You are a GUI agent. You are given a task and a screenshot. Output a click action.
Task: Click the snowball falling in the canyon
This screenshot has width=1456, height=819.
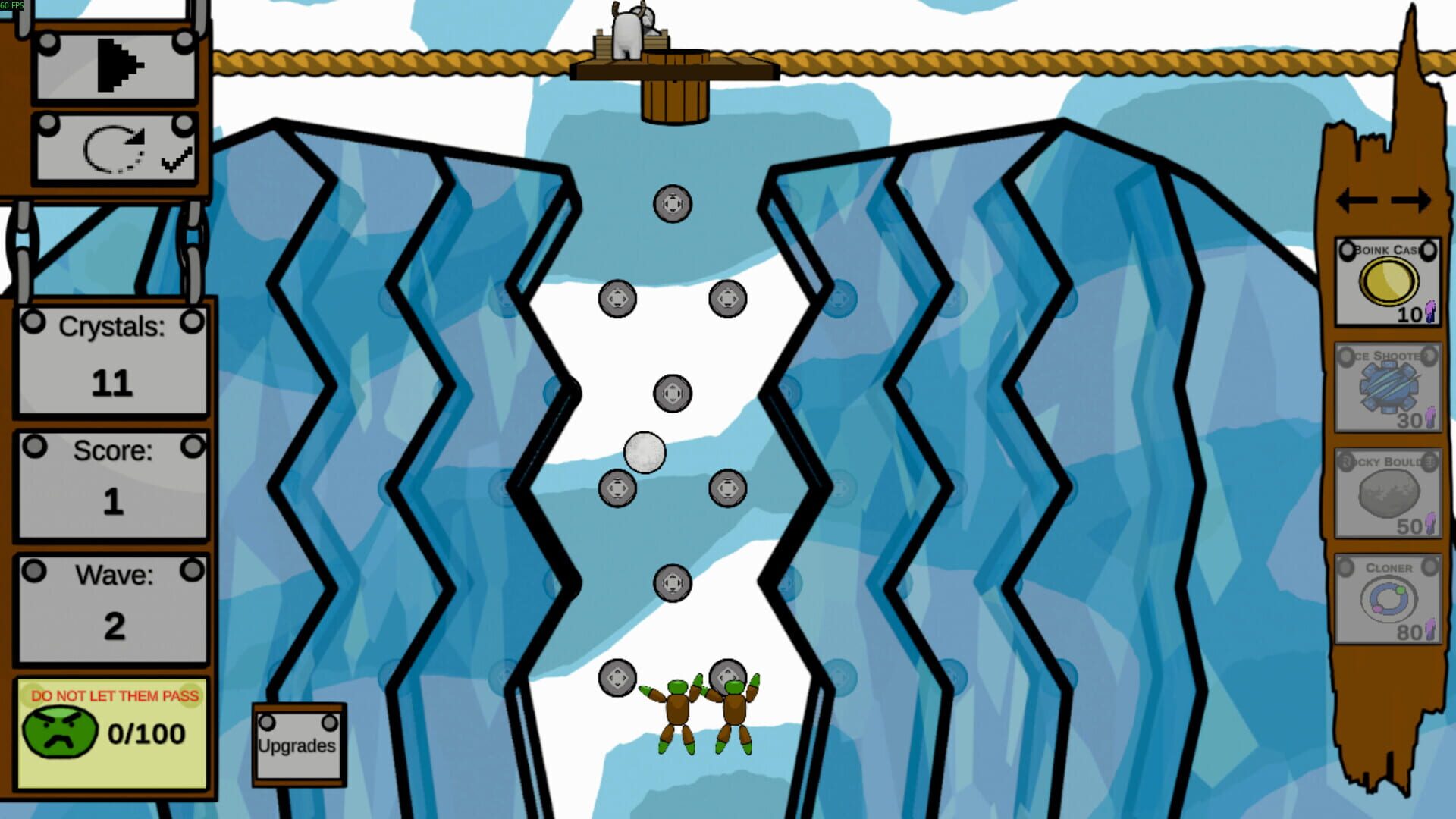(x=643, y=453)
